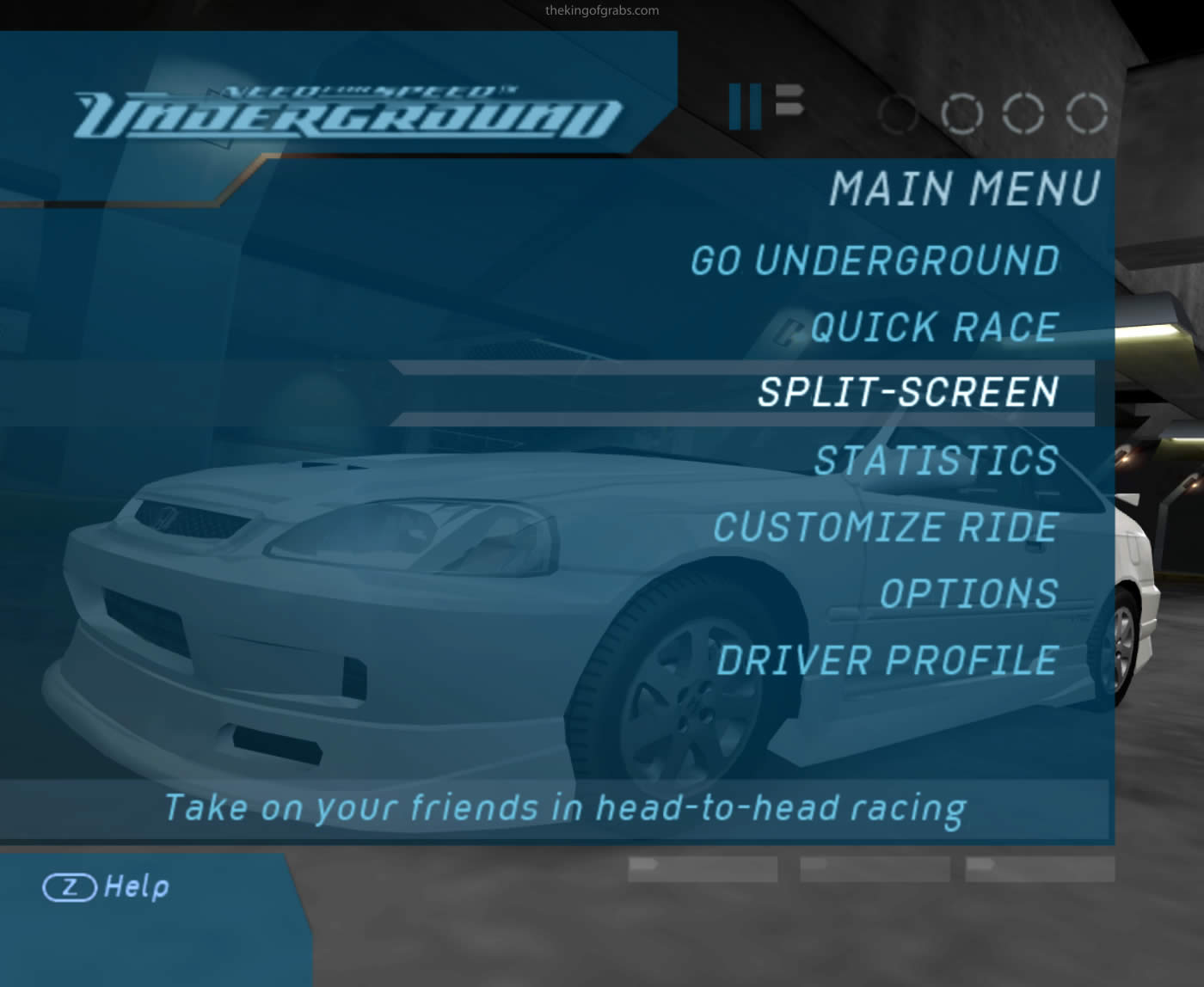Go to Customize Ride
Image resolution: width=1204 pixels, height=987 pixels.
pos(885,527)
